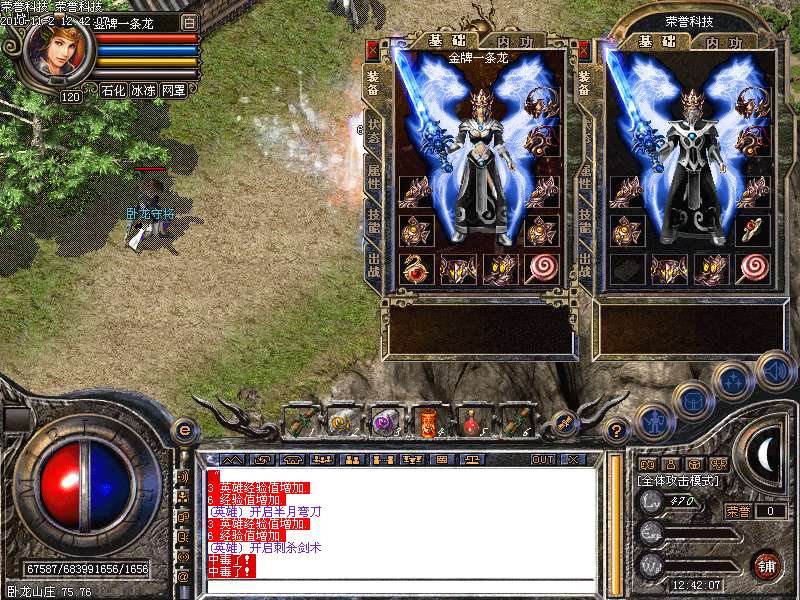
Task: Close the 荣誉科技 equipment panel
Action: 582,48
